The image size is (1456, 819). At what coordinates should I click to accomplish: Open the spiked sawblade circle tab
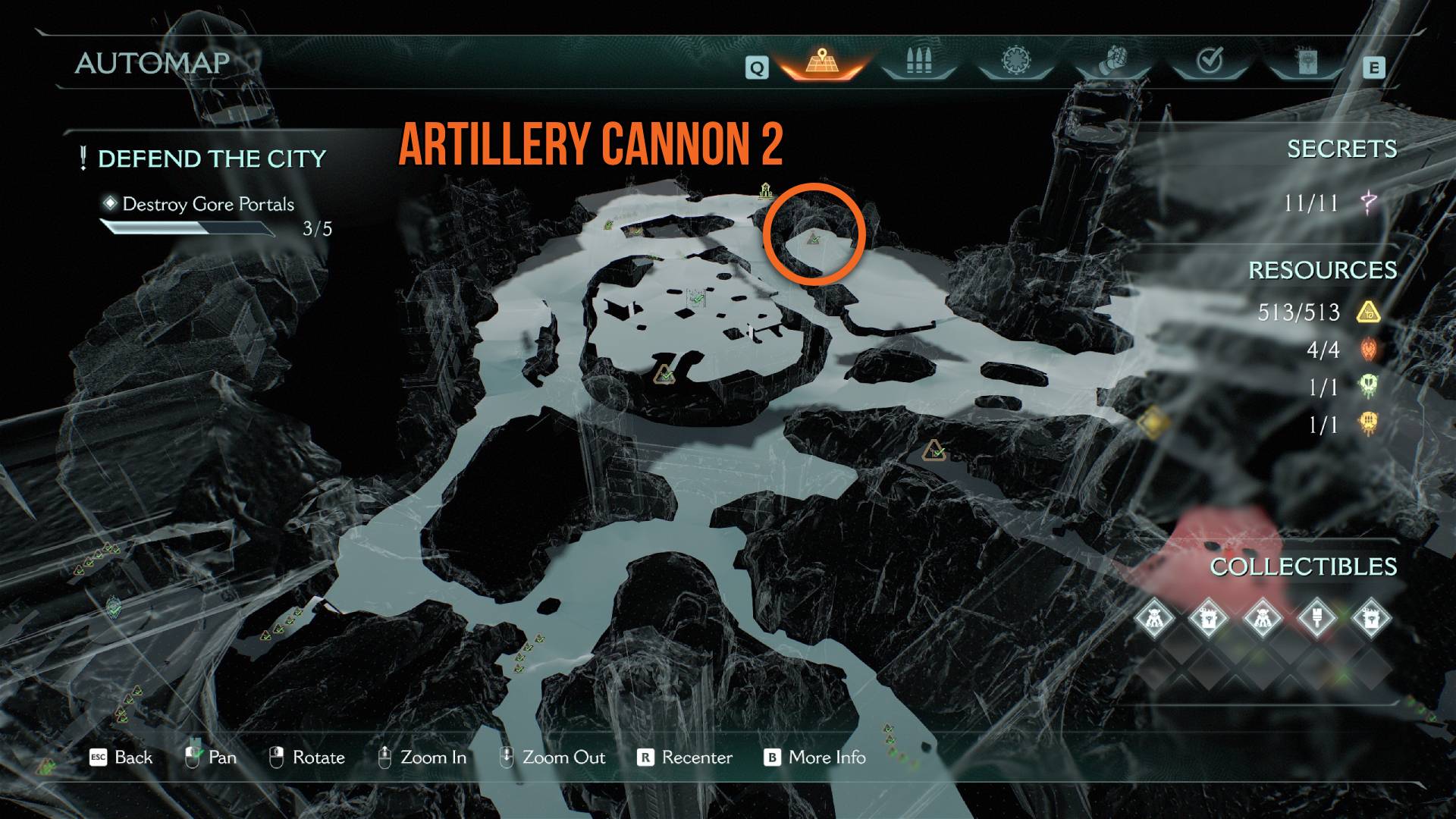pyautogui.click(x=1014, y=61)
